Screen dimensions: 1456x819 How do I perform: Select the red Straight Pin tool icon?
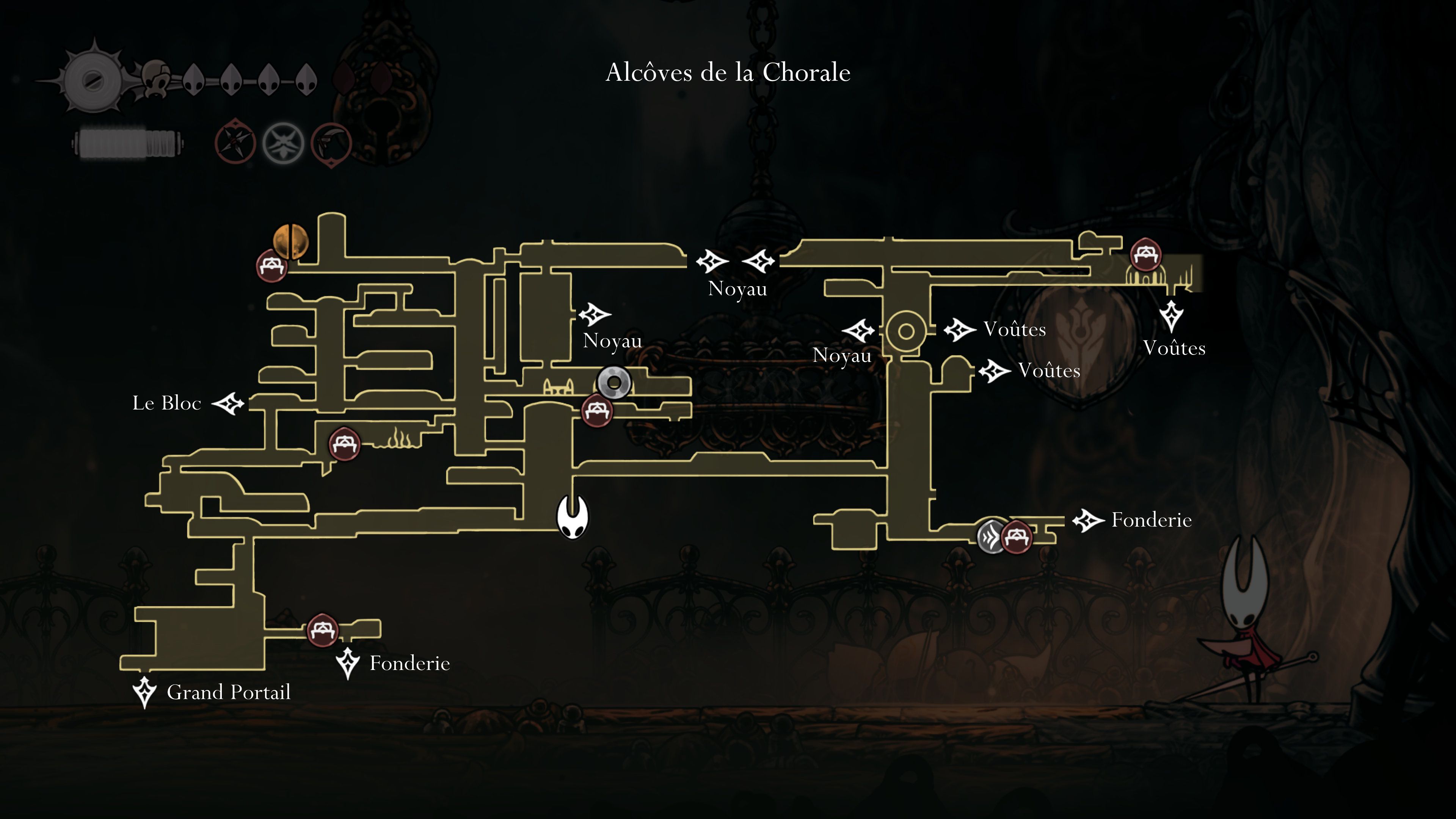pos(235,143)
